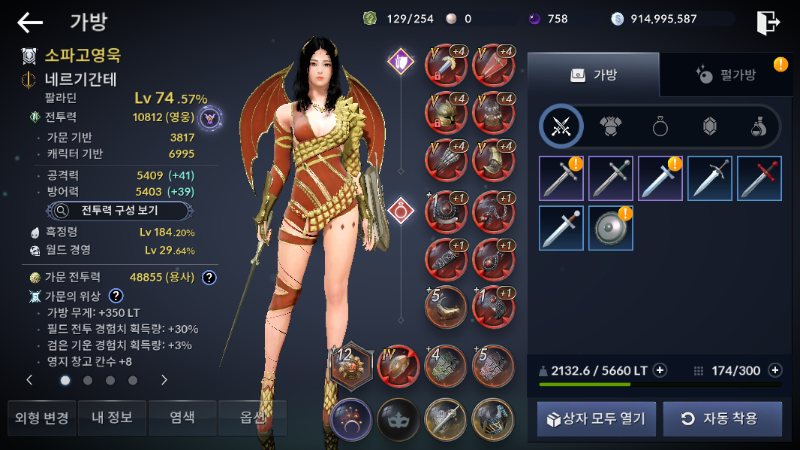The image size is (800, 450).
Task: Show the 가문 전투력 help tooltip
Action: pyautogui.click(x=209, y=277)
